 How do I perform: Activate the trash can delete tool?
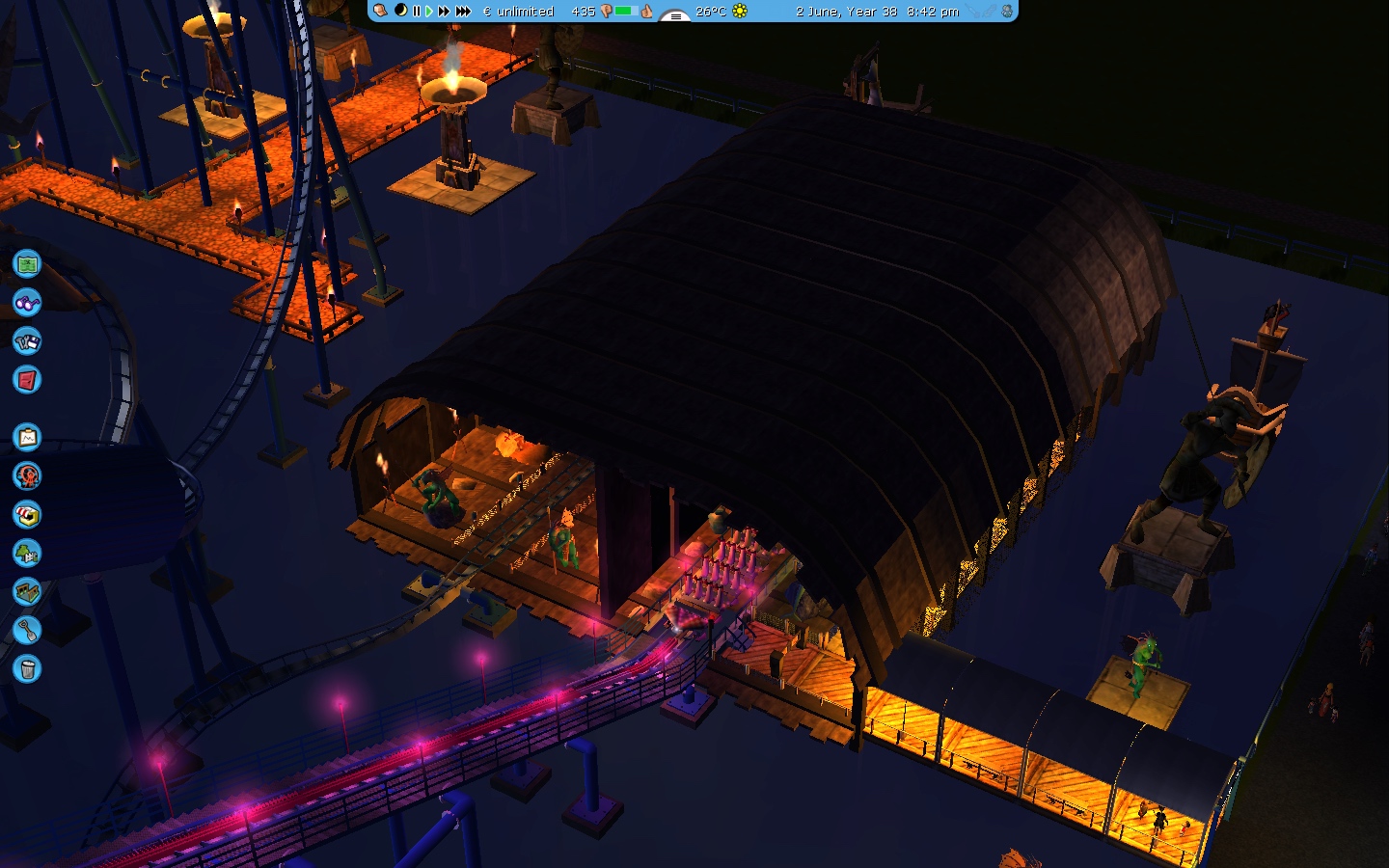point(27,668)
